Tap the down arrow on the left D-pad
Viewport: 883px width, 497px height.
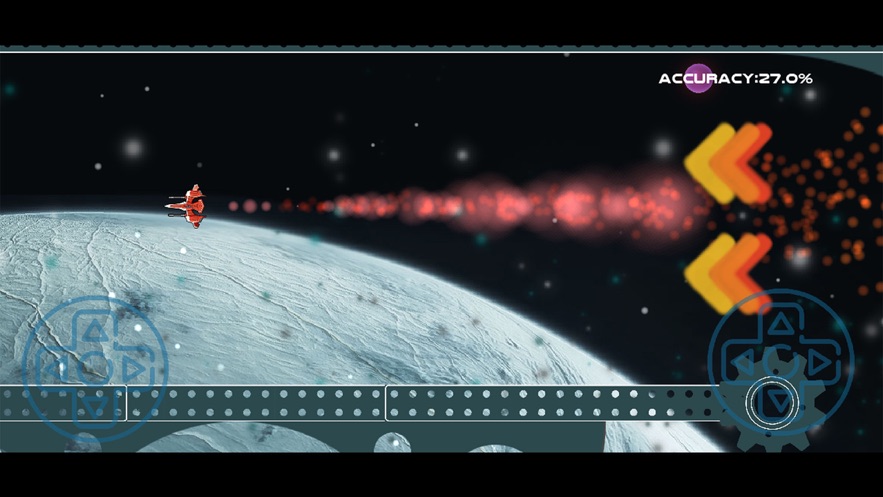click(94, 404)
